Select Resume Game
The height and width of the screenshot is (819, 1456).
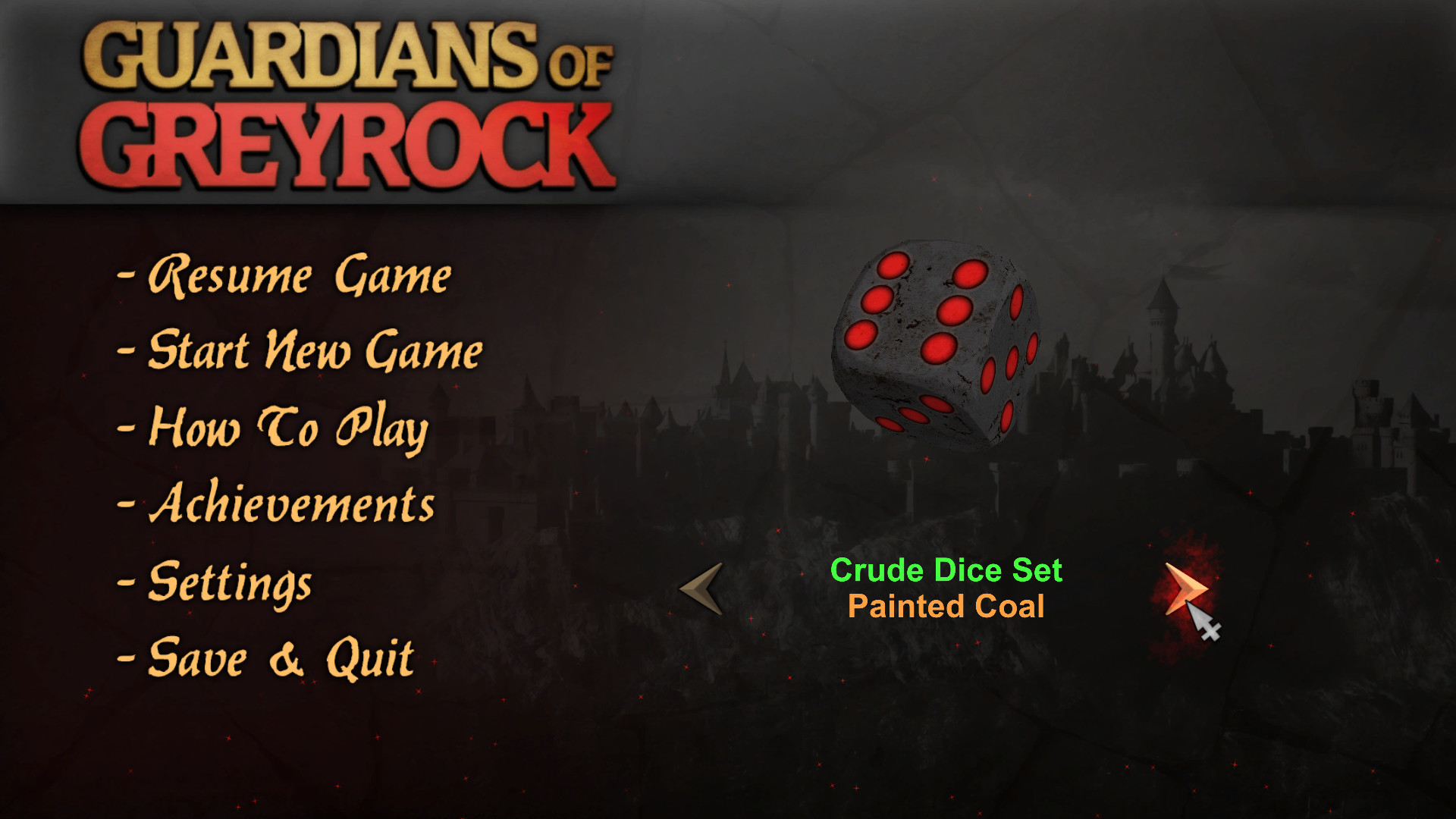[x=299, y=277]
